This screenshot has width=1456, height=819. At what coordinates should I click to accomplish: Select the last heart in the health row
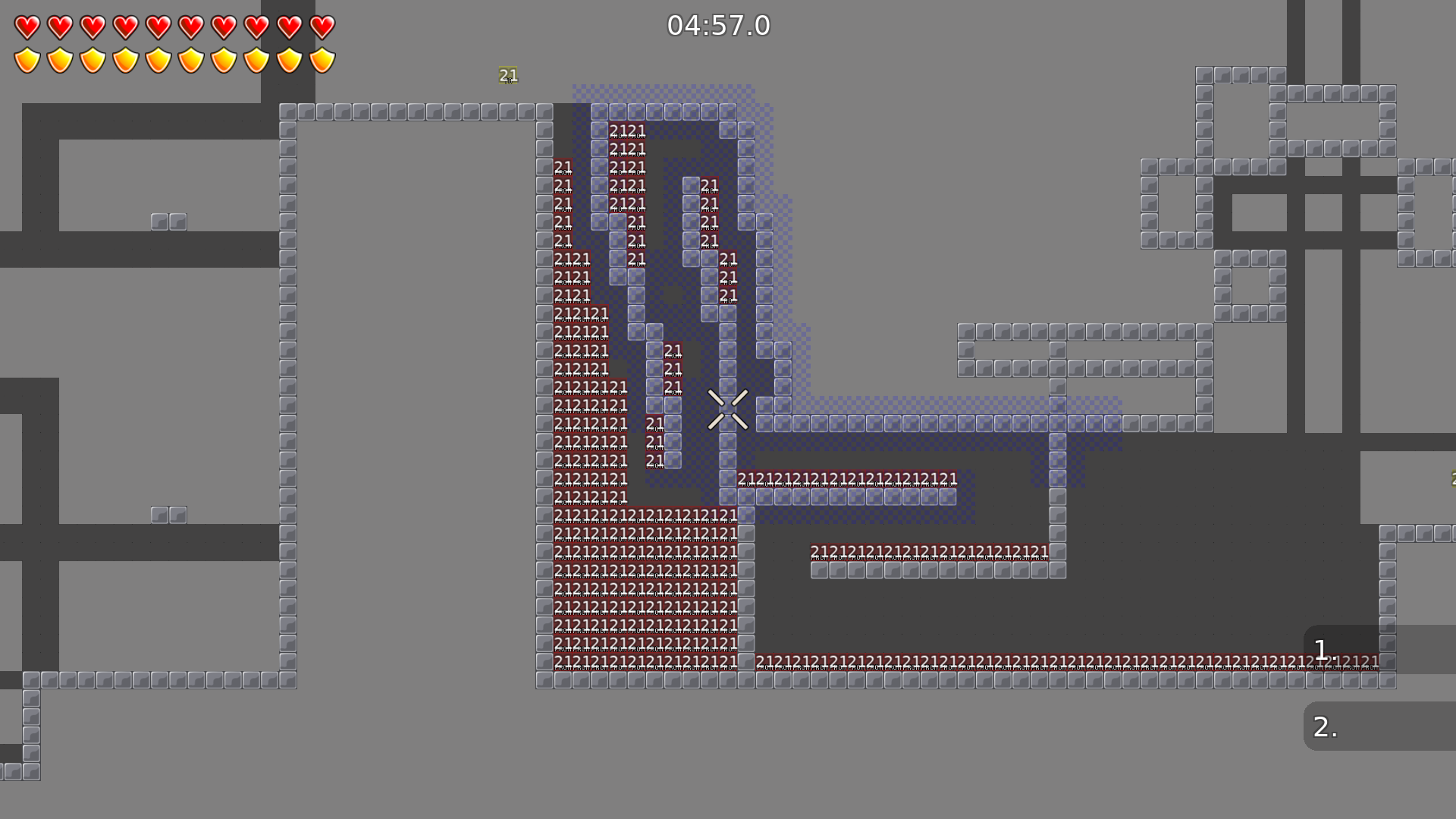point(322,27)
